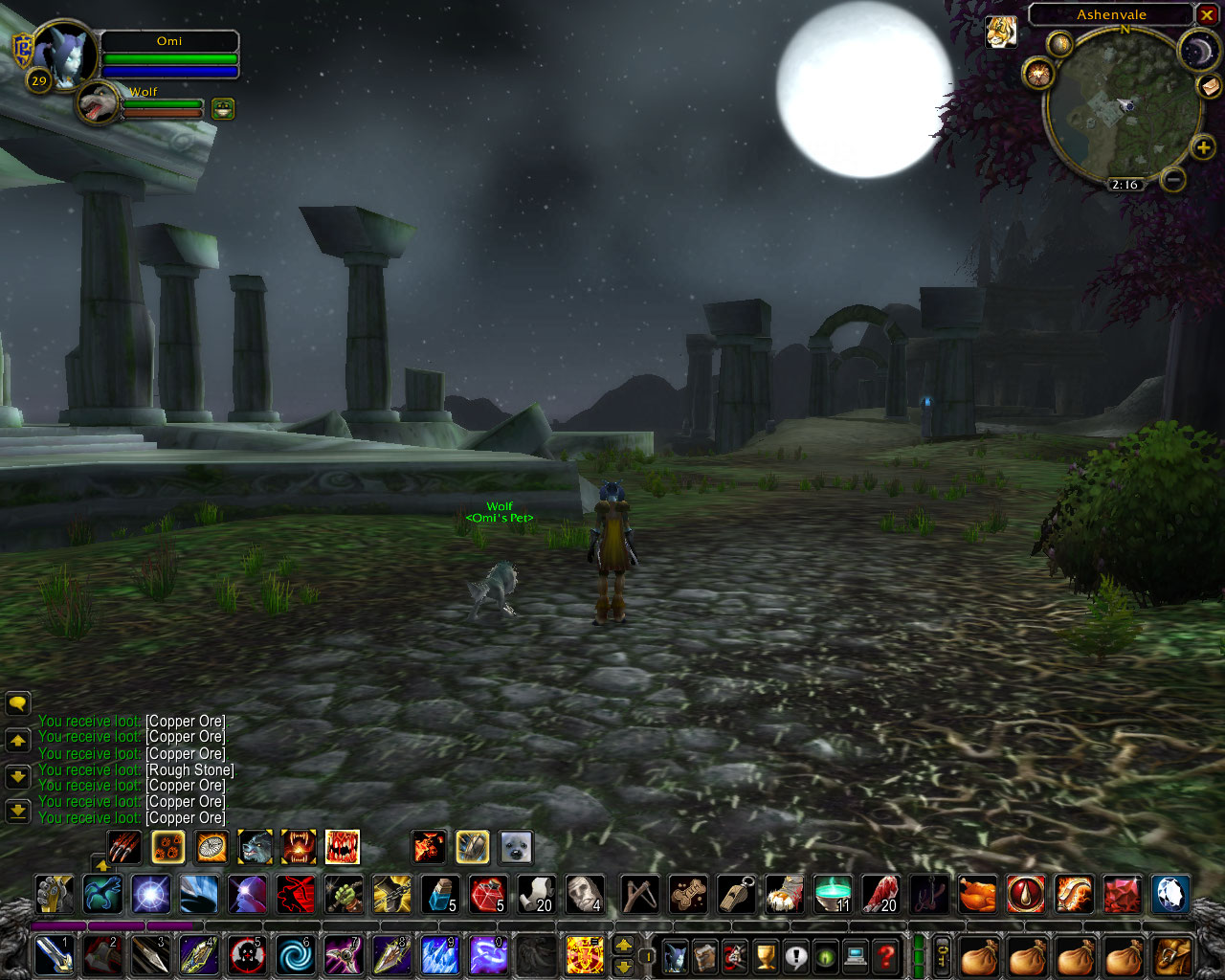The width and height of the screenshot is (1225, 980).
Task: Click the fiery battleground icon left of the minimap
Action: click(x=1038, y=75)
